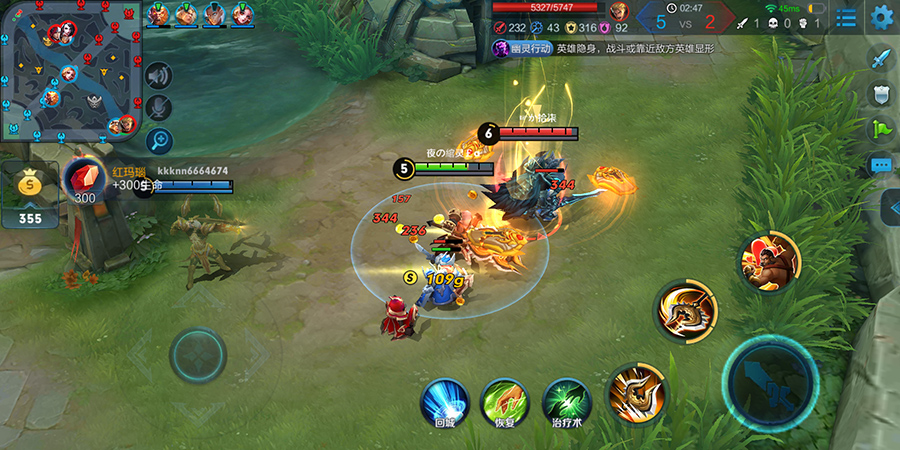The width and height of the screenshot is (900, 450).
Task: Cast the 治疗术 heal spell
Action: click(x=567, y=401)
